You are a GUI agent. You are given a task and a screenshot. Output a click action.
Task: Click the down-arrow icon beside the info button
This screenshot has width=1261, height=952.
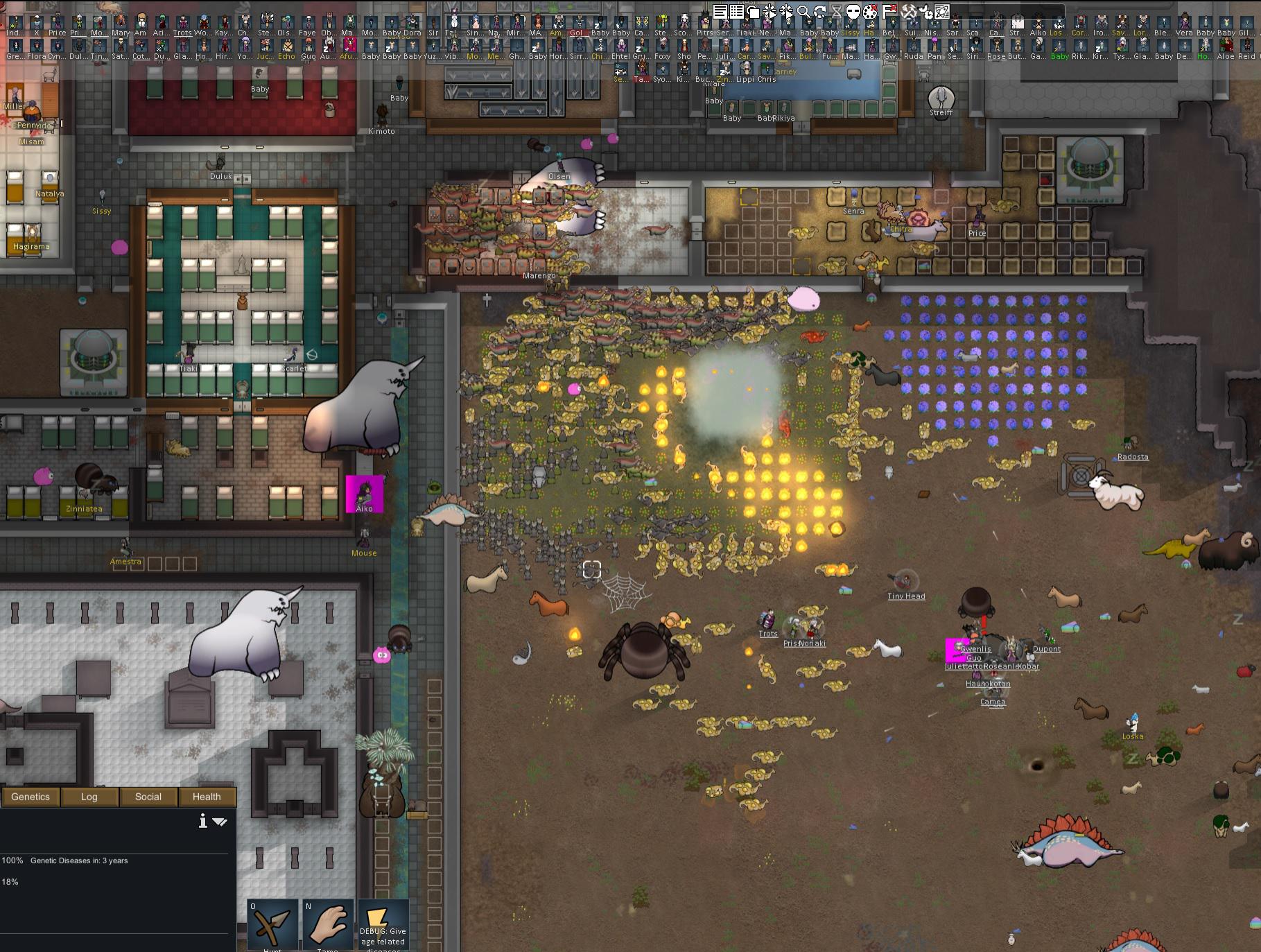[x=220, y=822]
